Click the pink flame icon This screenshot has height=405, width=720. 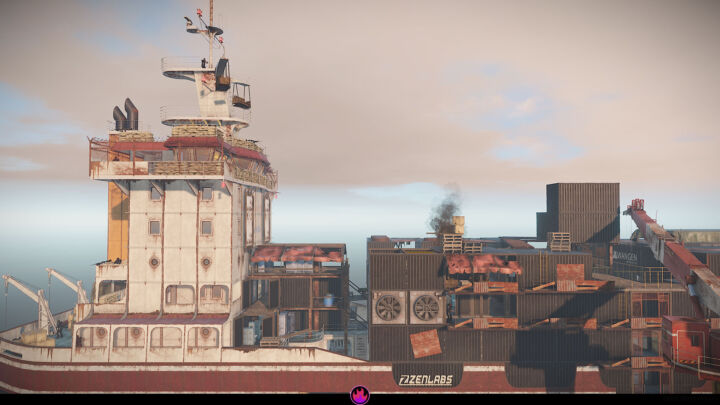360,395
